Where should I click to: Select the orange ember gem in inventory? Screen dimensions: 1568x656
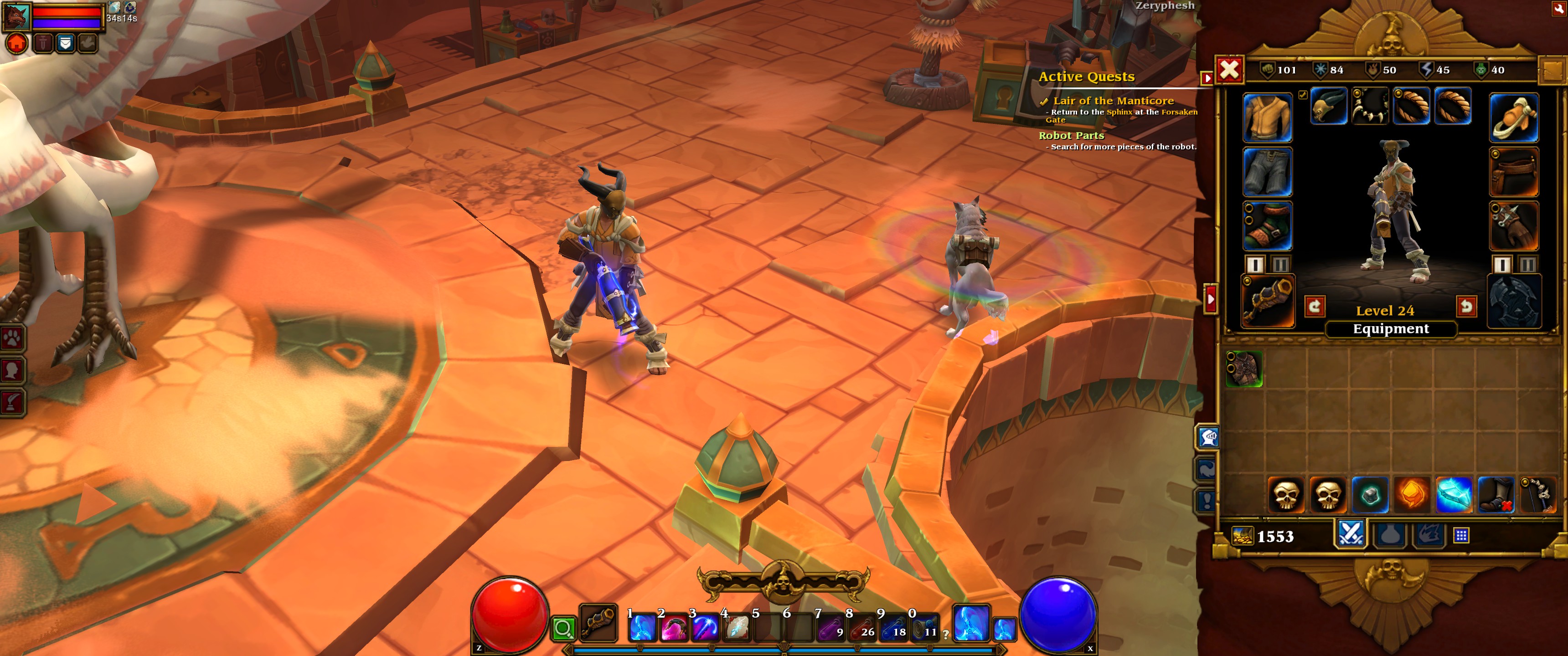tap(1412, 494)
